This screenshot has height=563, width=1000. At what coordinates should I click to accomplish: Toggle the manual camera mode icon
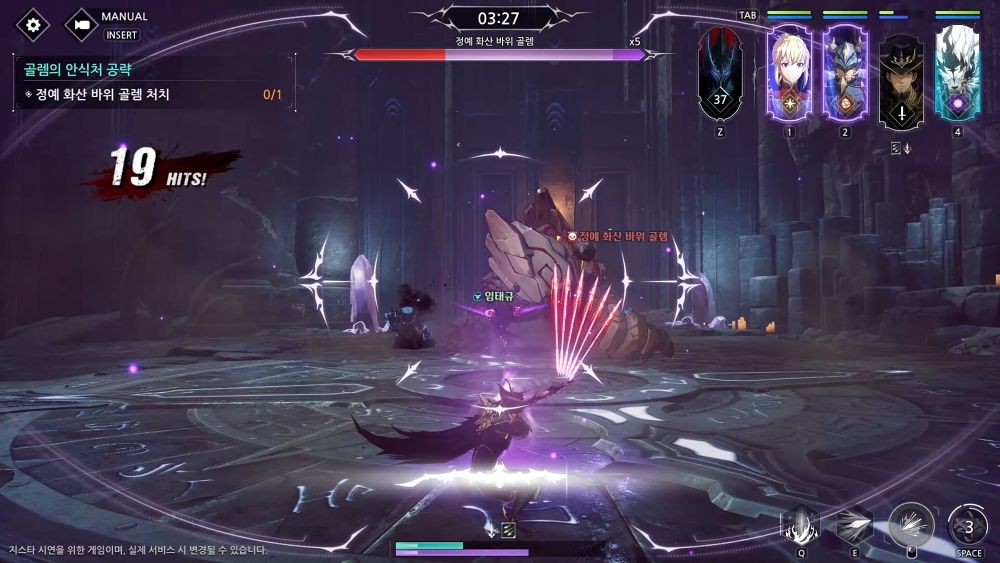pyautogui.click(x=82, y=25)
